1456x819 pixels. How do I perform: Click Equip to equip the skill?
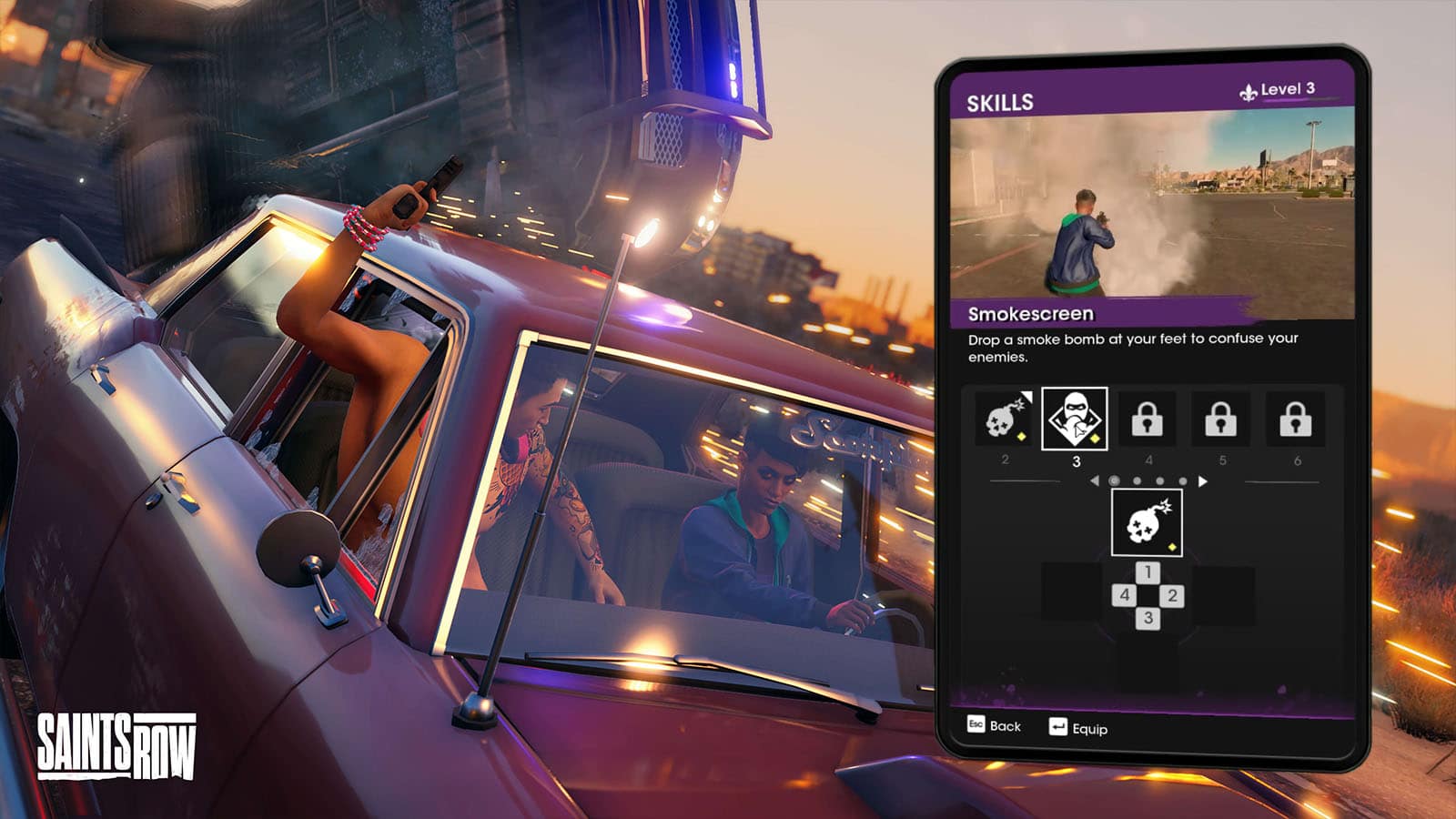[1078, 728]
